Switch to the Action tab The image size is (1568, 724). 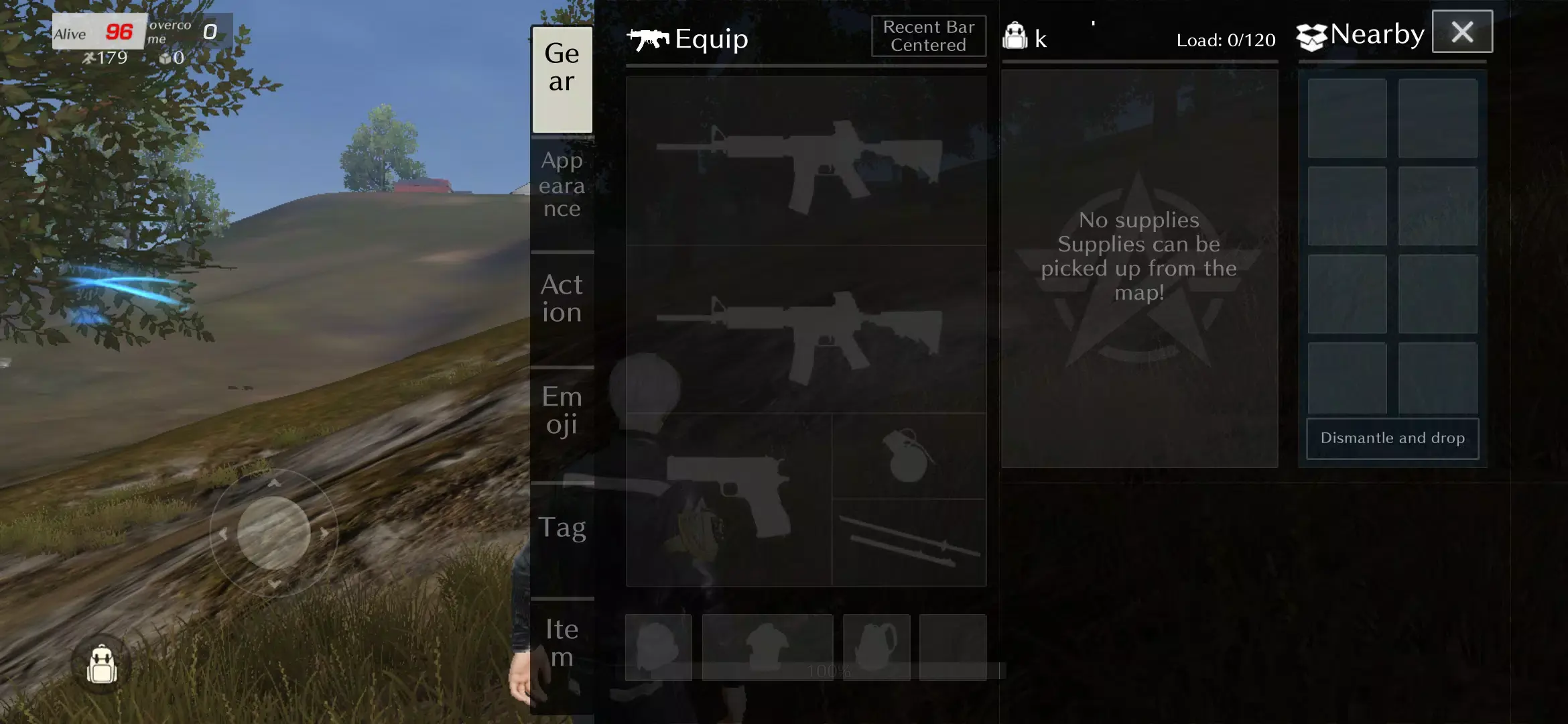[562, 298]
